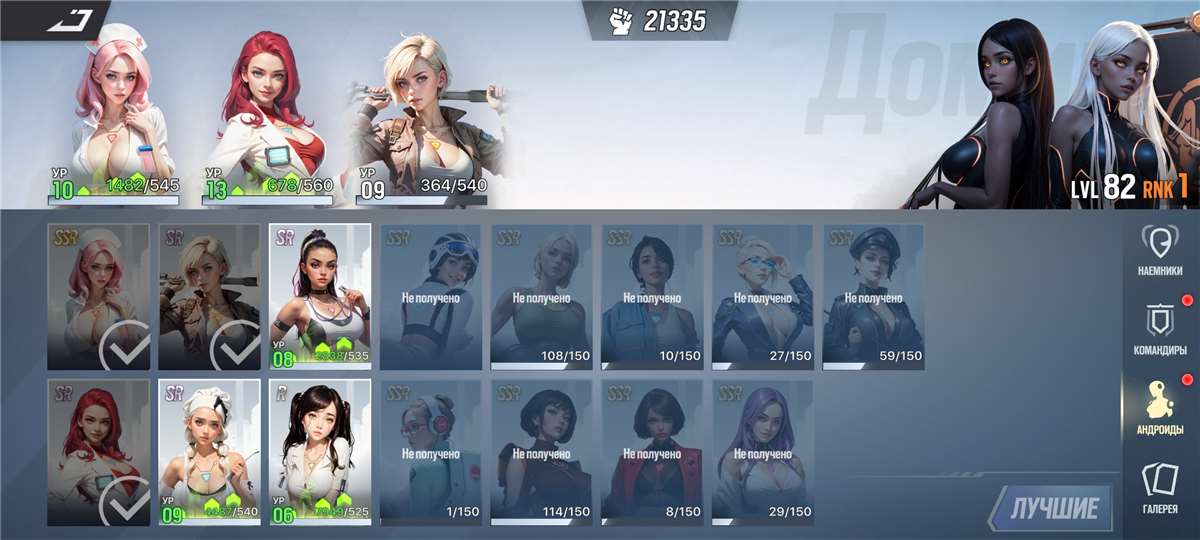Open the locked android card with 1/150 shards
The width and height of the screenshot is (1200, 540).
click(x=430, y=451)
